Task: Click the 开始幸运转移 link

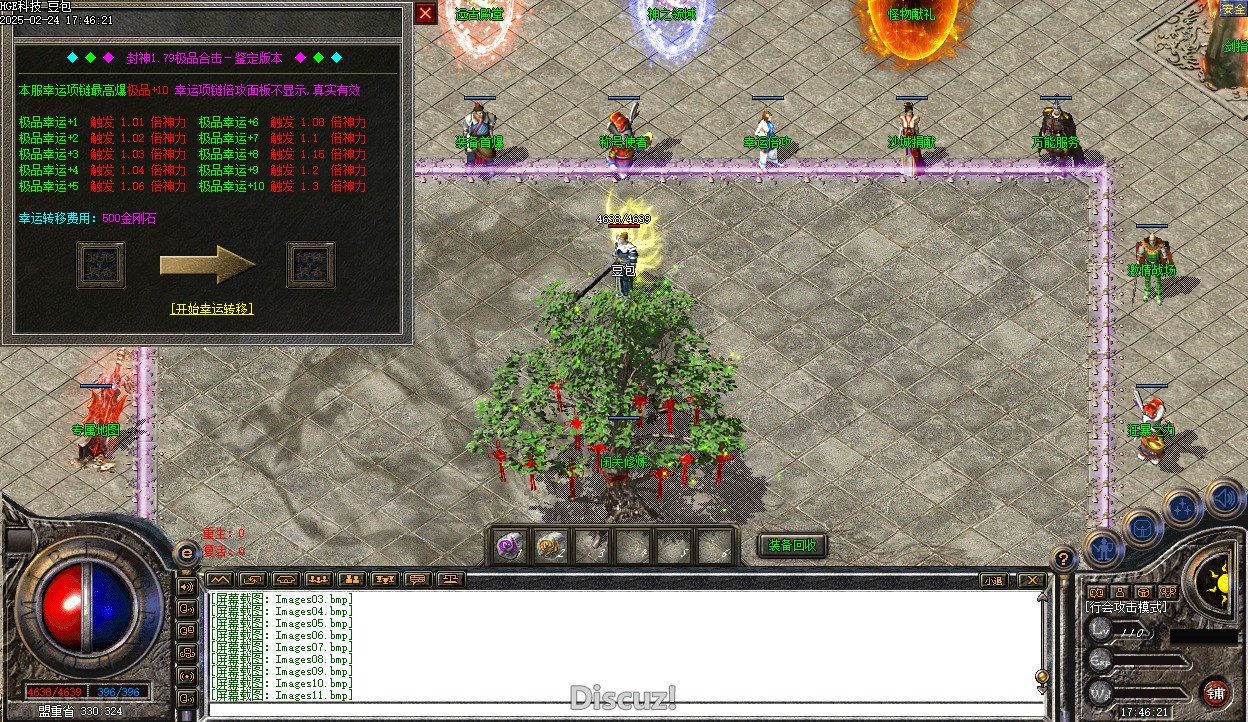Action: tap(212, 309)
